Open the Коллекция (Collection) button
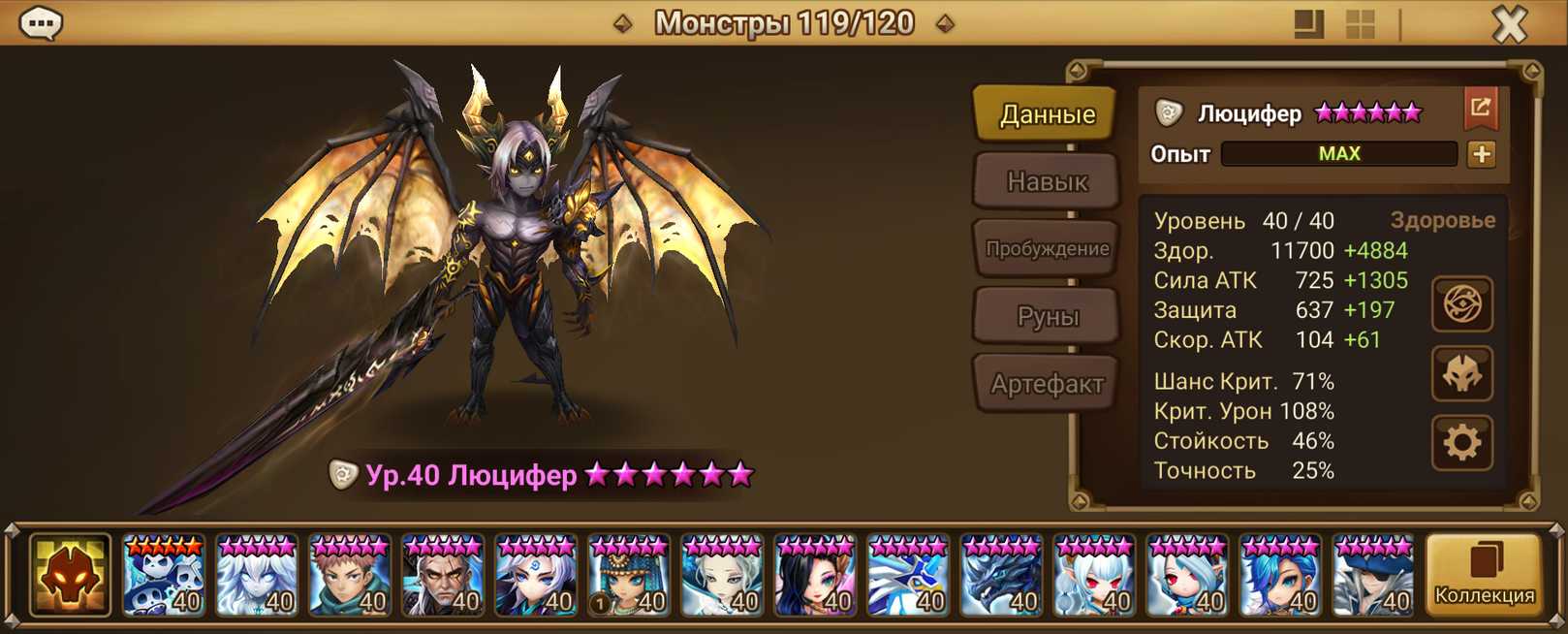1568x634 pixels. [x=1484, y=576]
